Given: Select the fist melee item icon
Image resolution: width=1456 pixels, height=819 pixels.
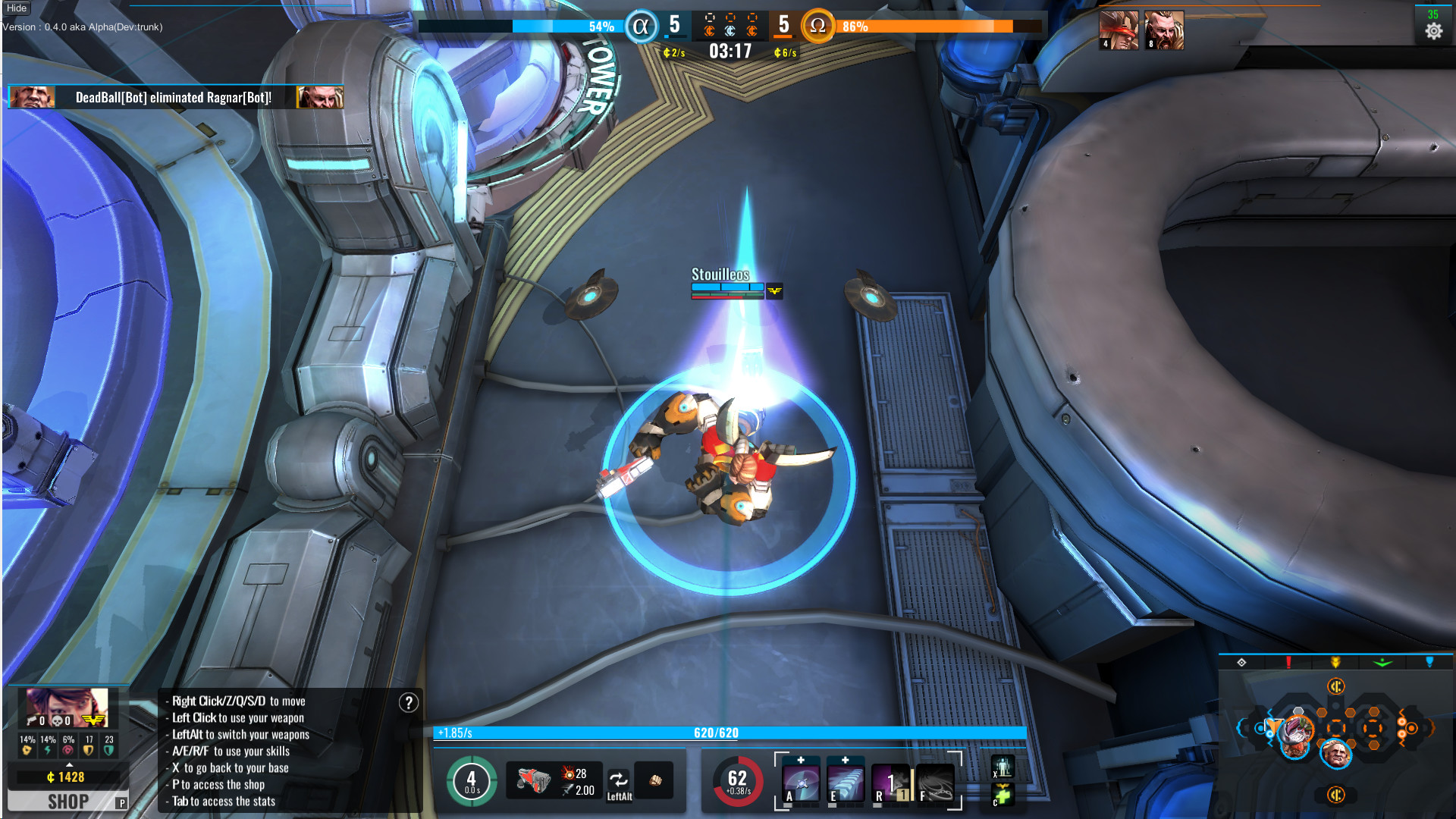Looking at the screenshot, I should 654,778.
